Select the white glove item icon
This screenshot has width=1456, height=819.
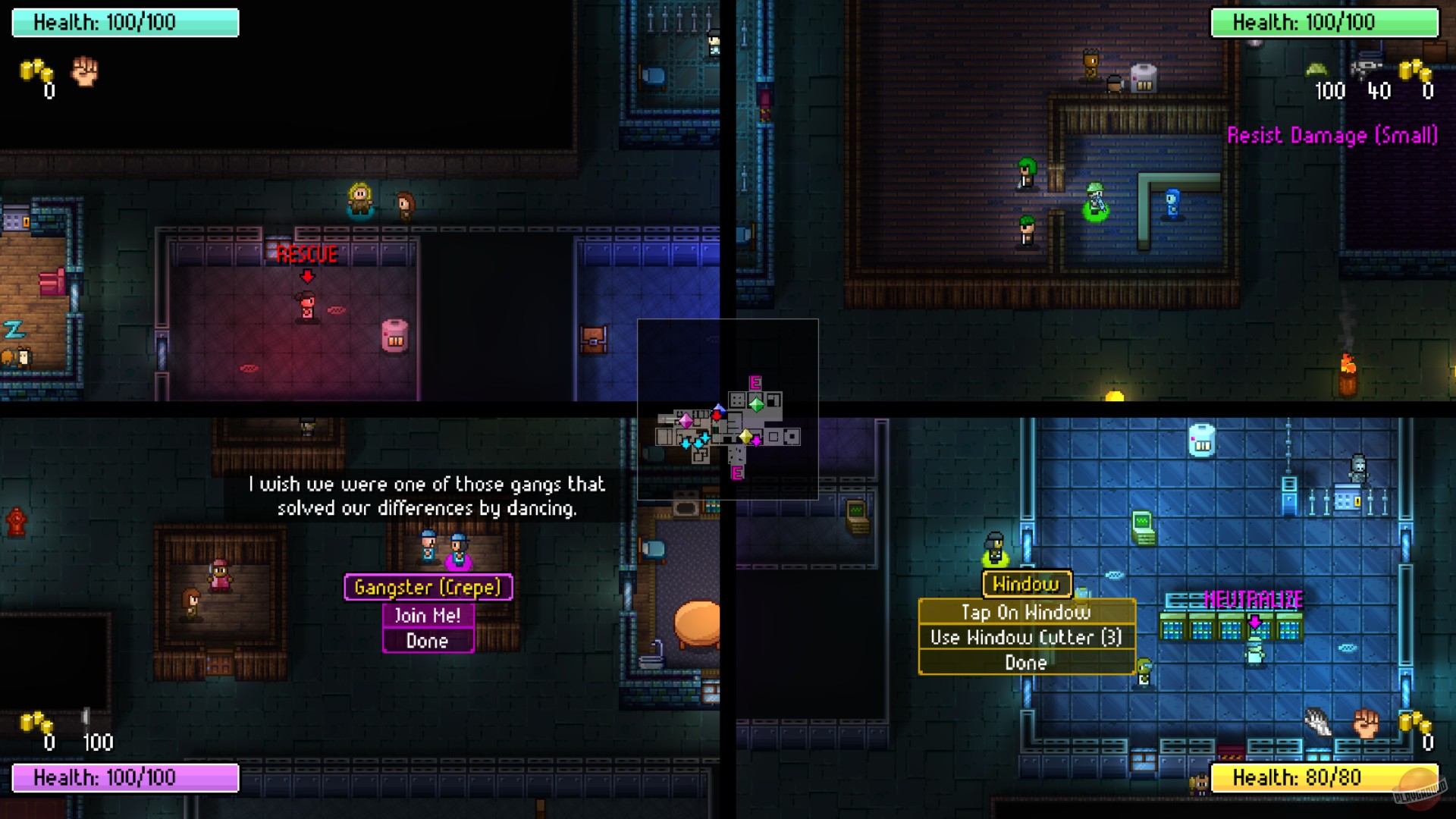point(1317,721)
